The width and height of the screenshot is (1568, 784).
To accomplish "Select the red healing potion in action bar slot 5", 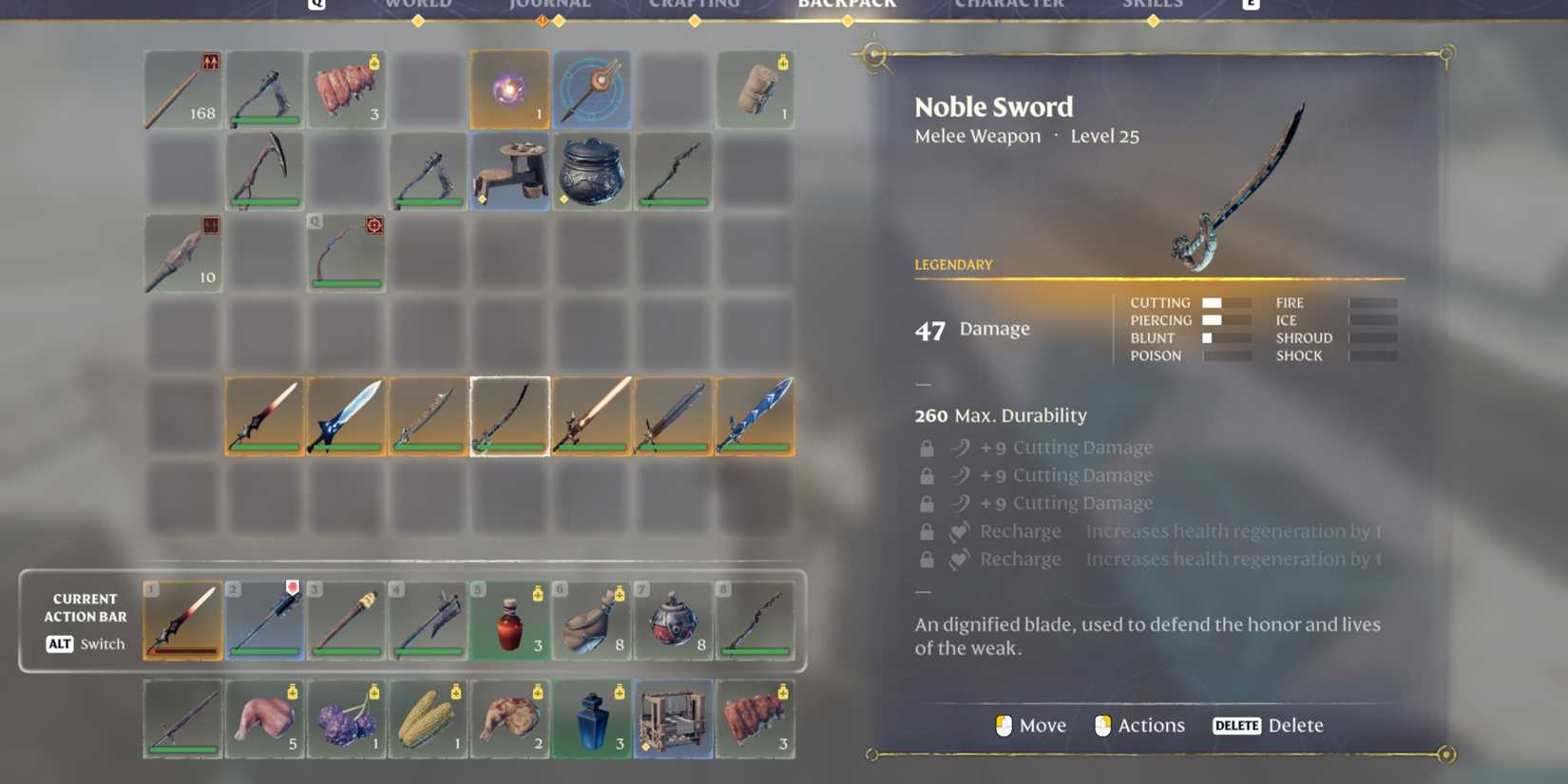I will tap(509, 620).
